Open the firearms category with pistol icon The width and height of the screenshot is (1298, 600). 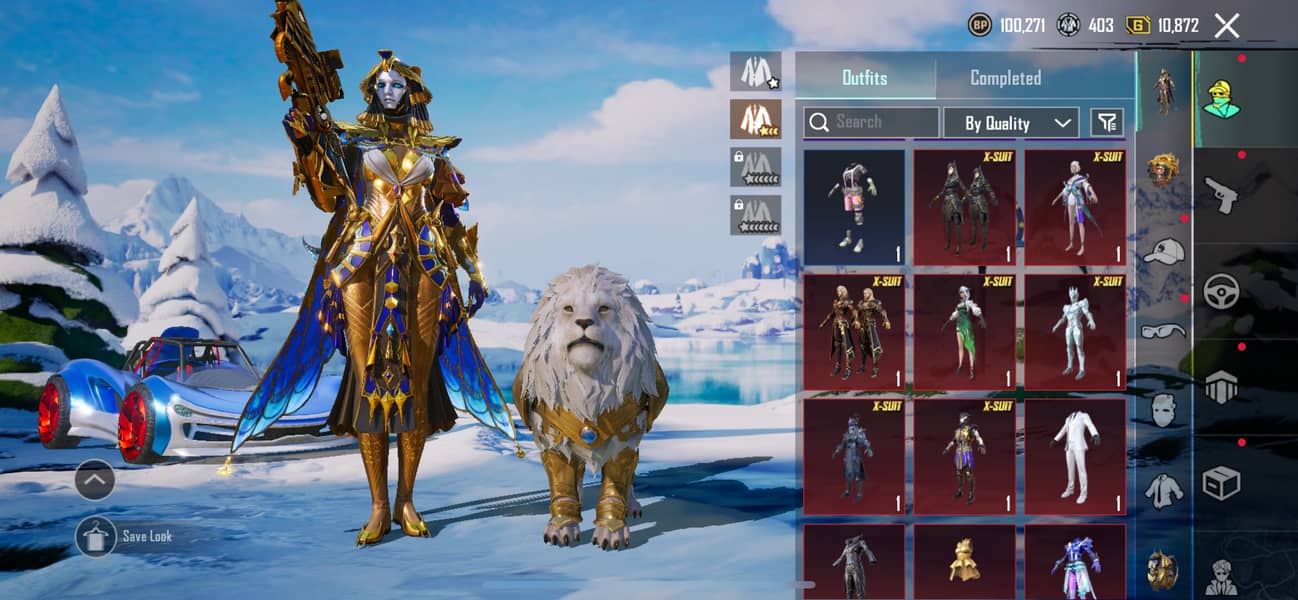(x=1221, y=195)
